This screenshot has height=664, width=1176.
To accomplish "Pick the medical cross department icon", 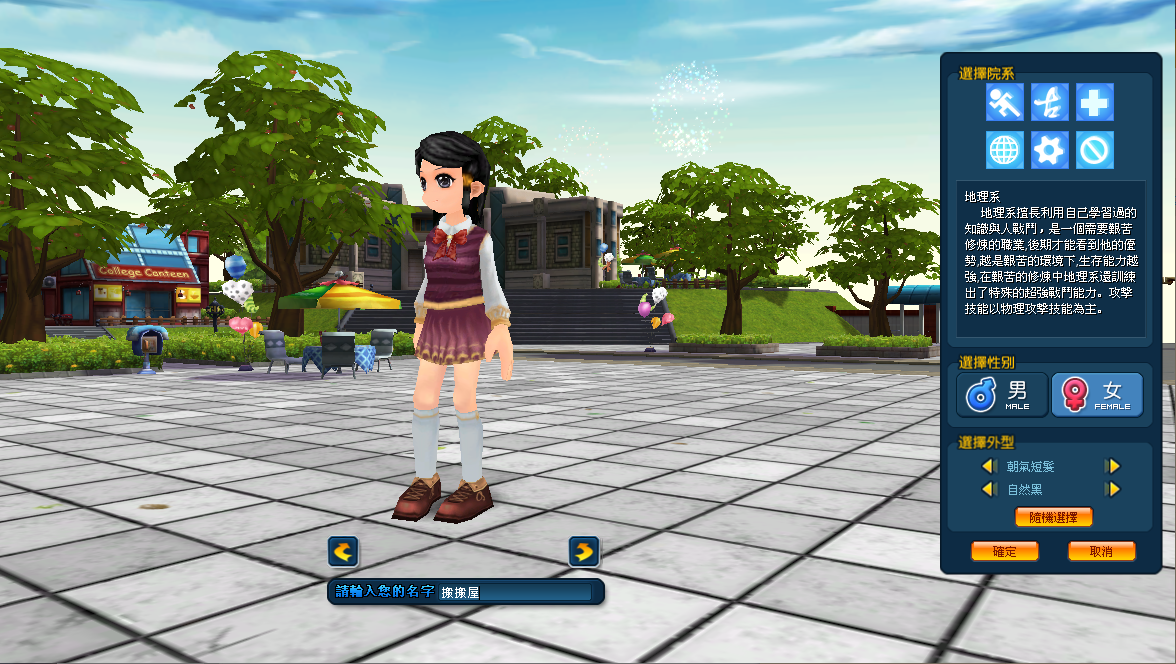I will [1094, 102].
